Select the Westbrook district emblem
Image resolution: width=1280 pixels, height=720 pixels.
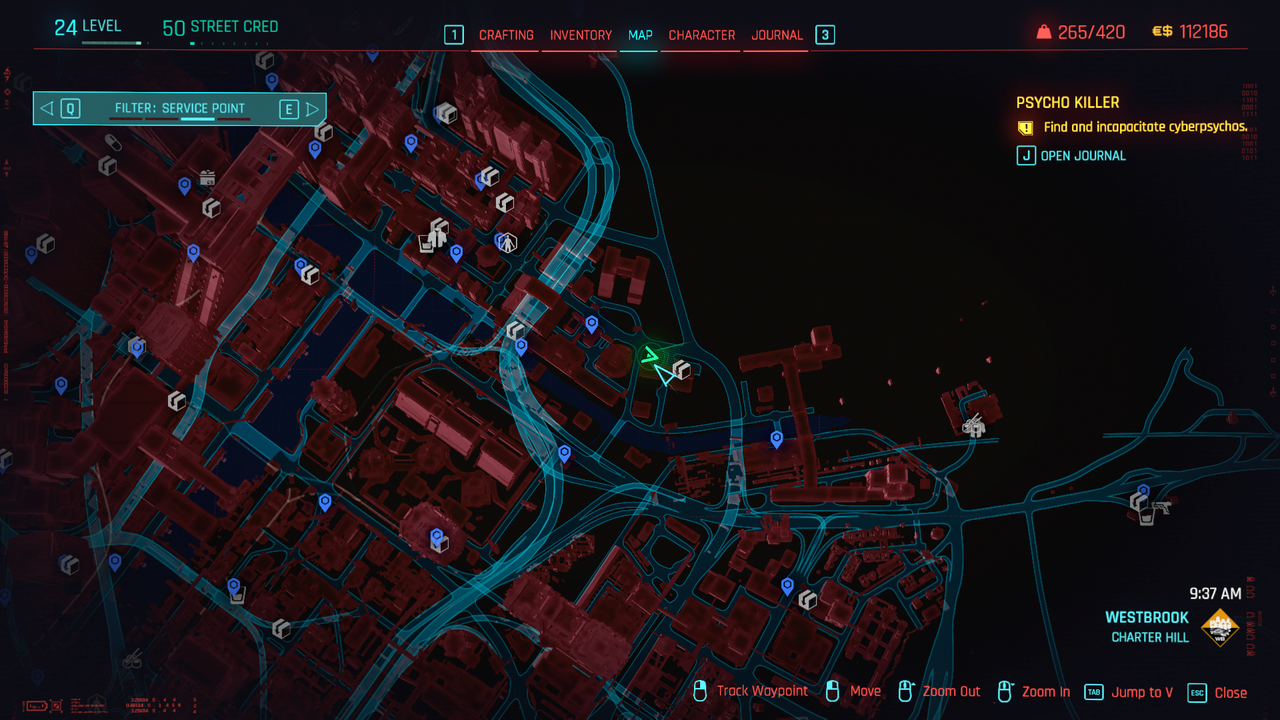(x=1219, y=627)
